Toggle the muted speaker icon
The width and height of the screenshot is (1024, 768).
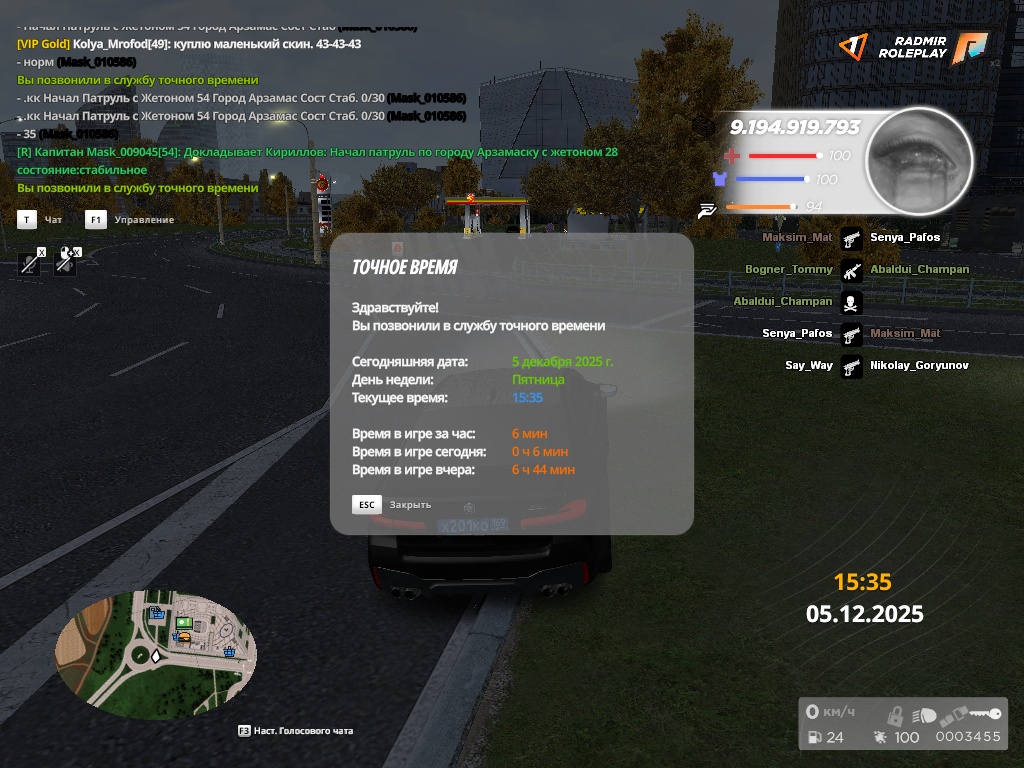point(66,261)
